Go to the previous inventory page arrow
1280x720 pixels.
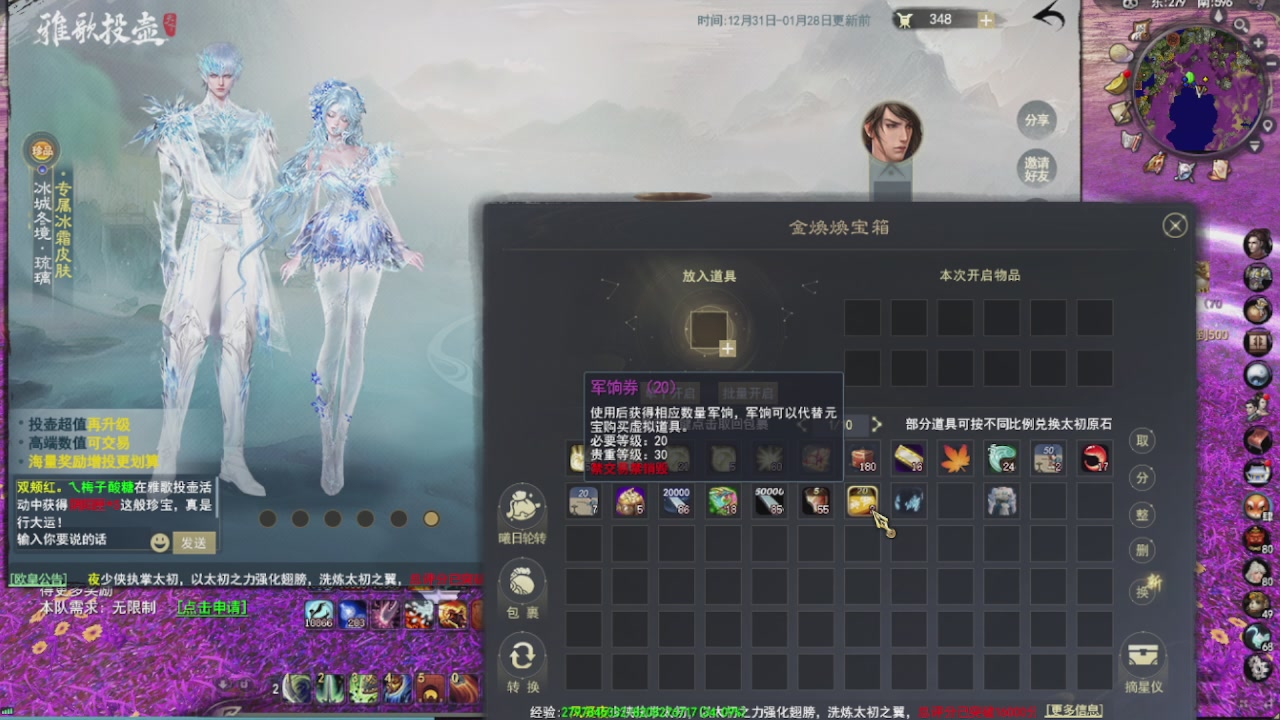[802, 425]
